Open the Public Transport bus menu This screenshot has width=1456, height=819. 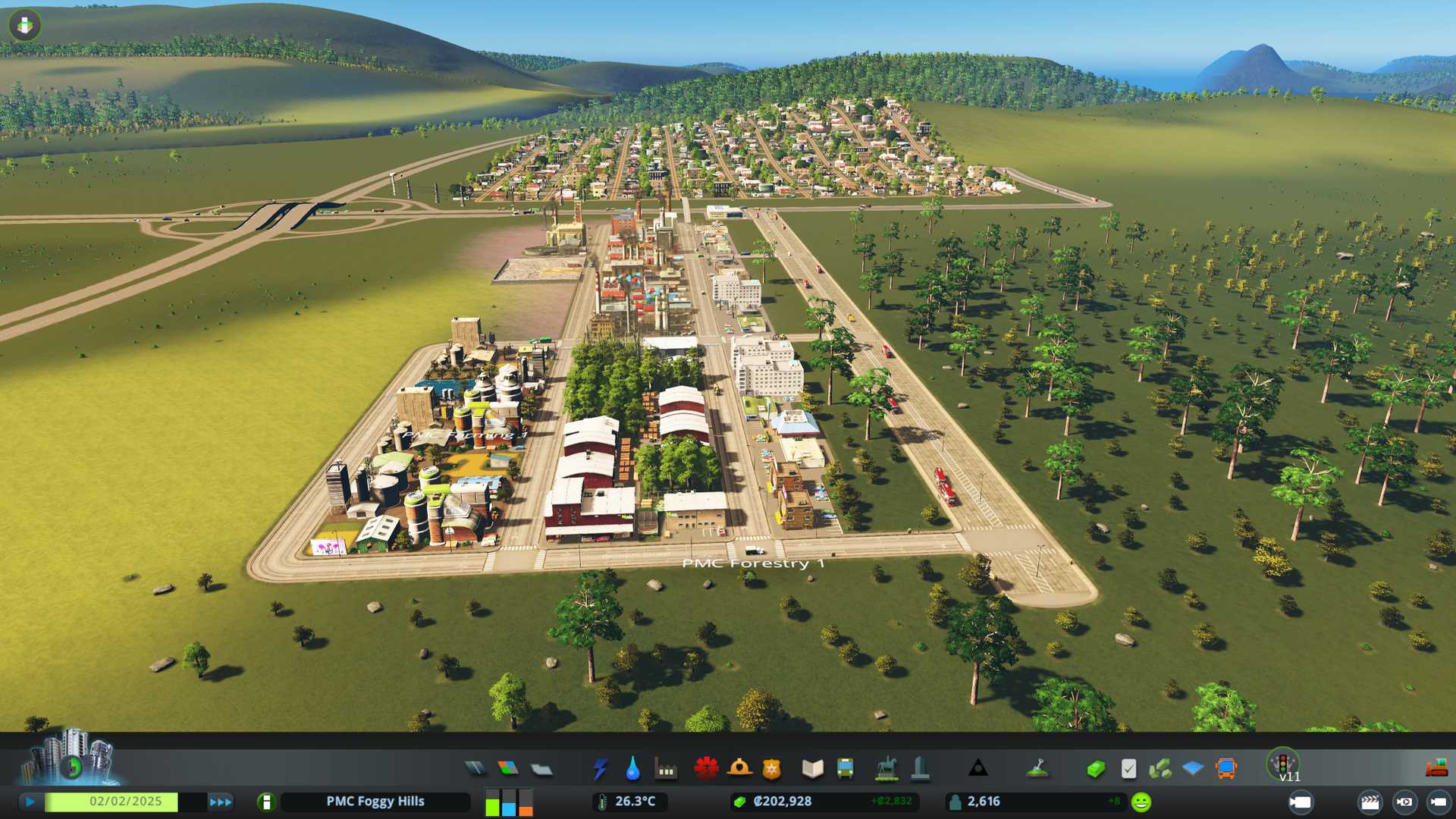pos(845,769)
